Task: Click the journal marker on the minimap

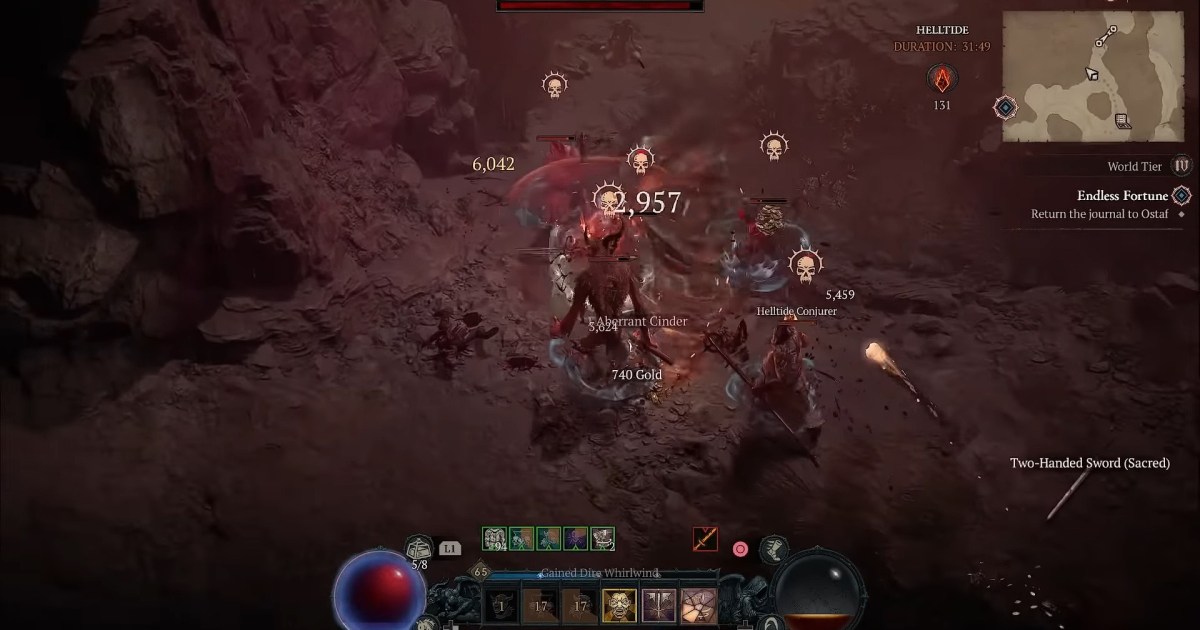Action: click(x=1123, y=121)
